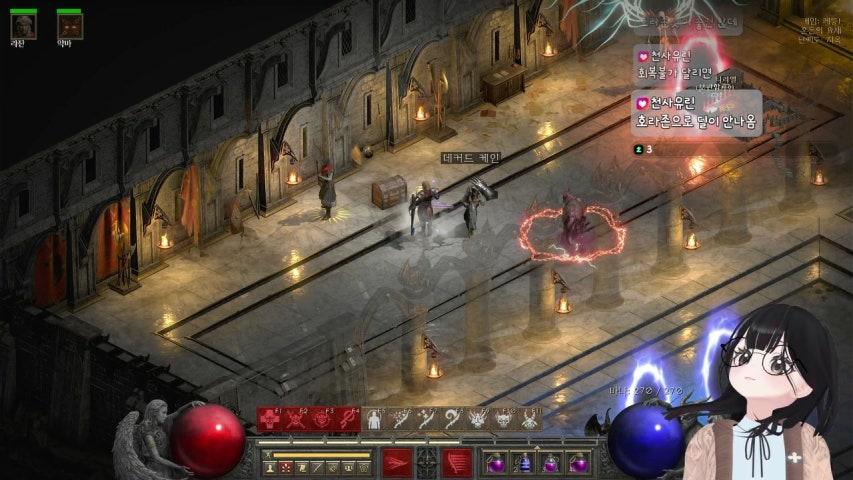Use the fourth belt potion

(575, 463)
